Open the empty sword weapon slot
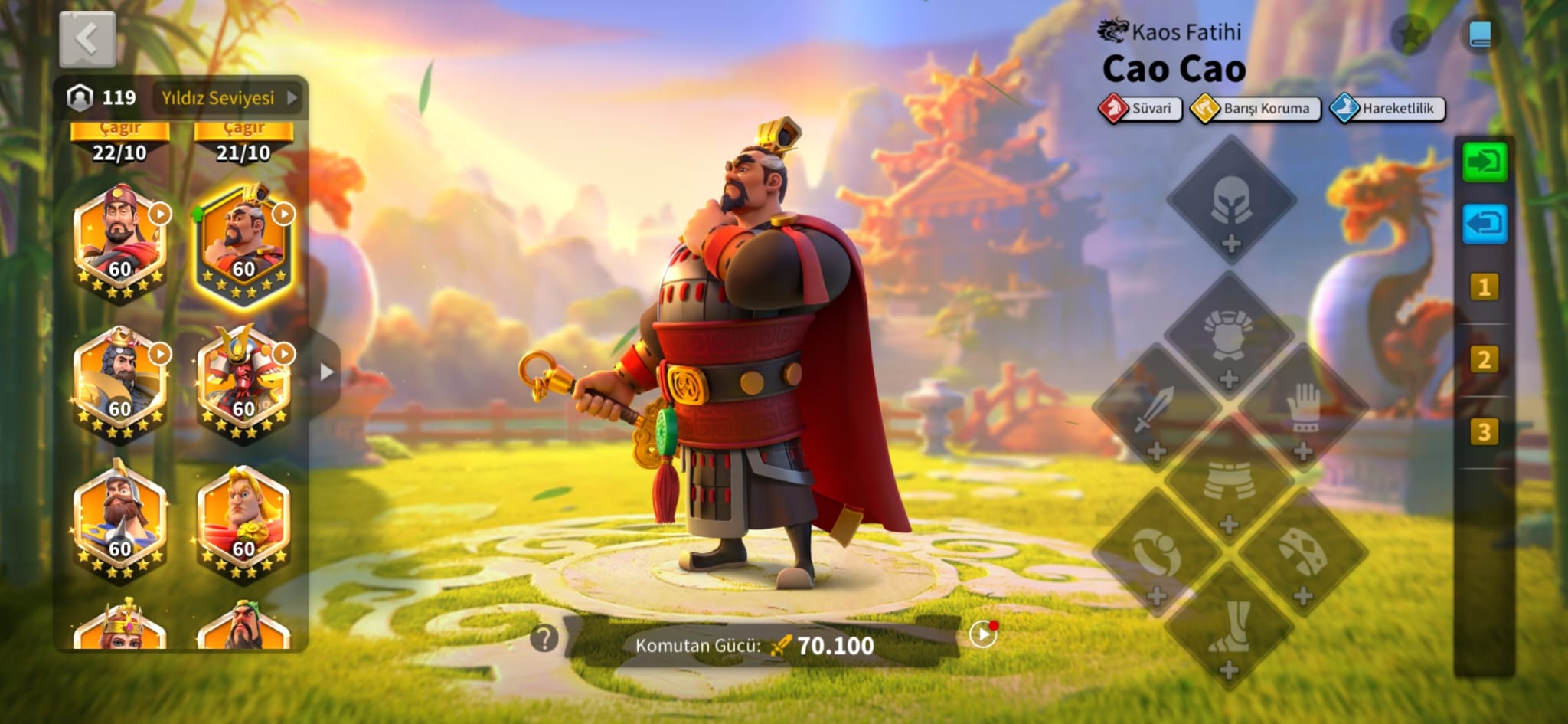 pyautogui.click(x=1155, y=410)
